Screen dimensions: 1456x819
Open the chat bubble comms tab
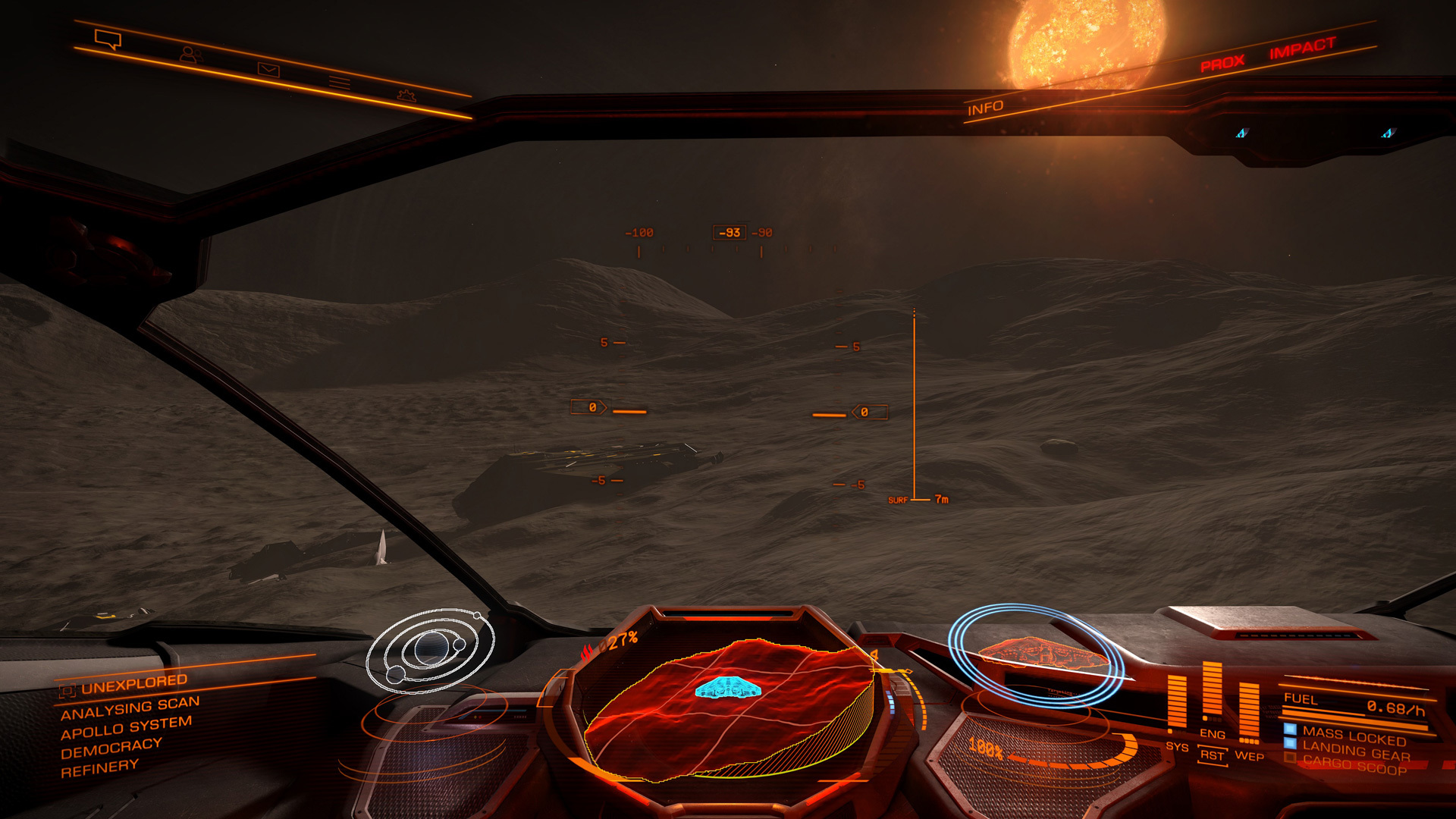coord(108,38)
